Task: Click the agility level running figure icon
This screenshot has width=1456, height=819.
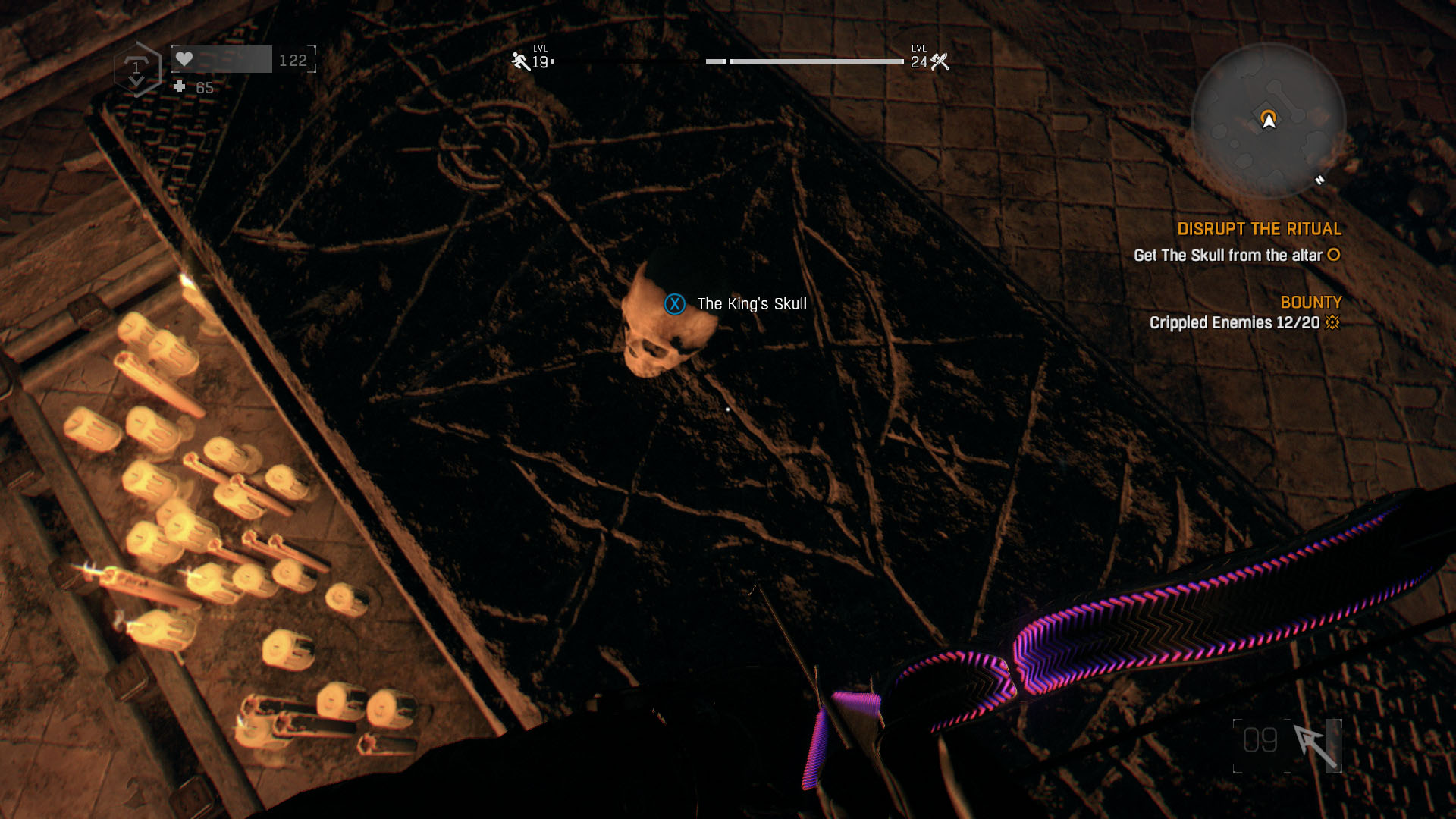Action: tap(520, 61)
